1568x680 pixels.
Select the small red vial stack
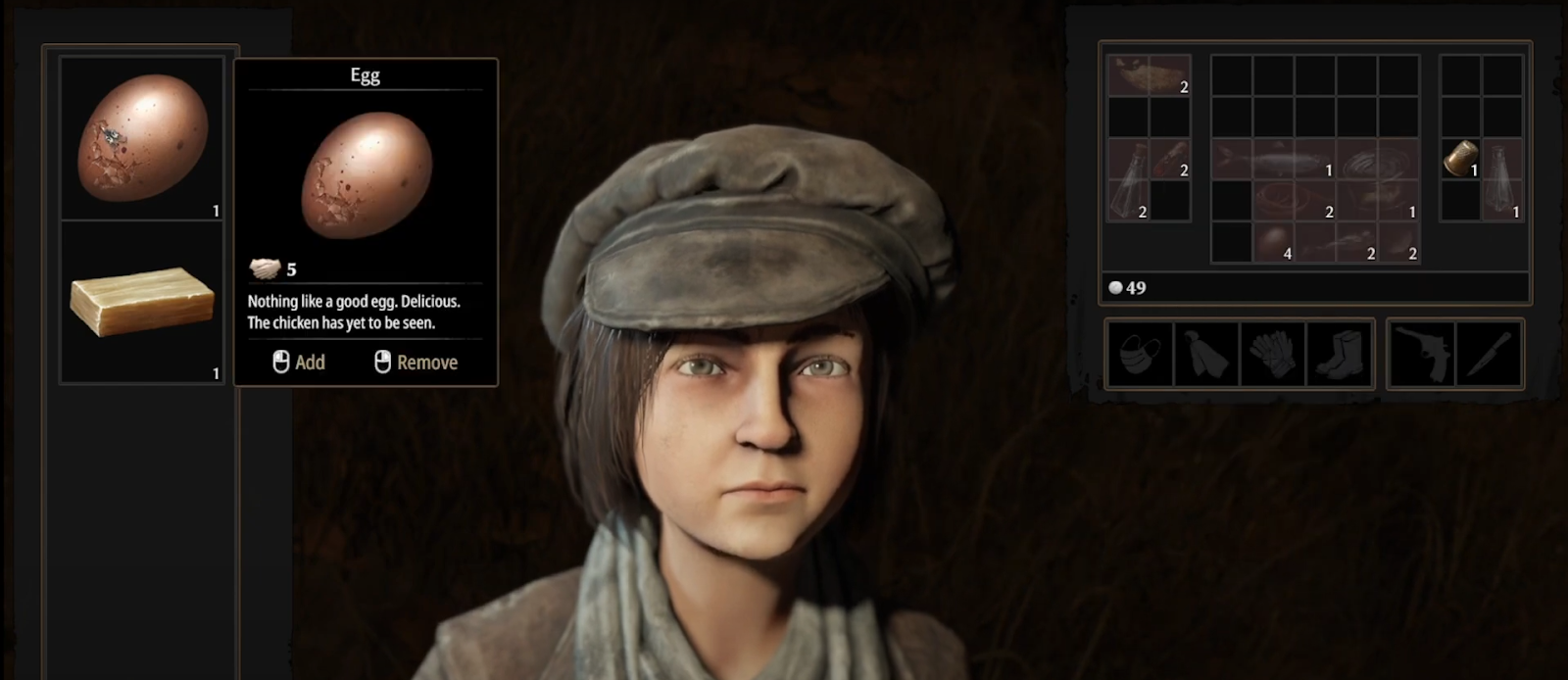[x=1170, y=159]
